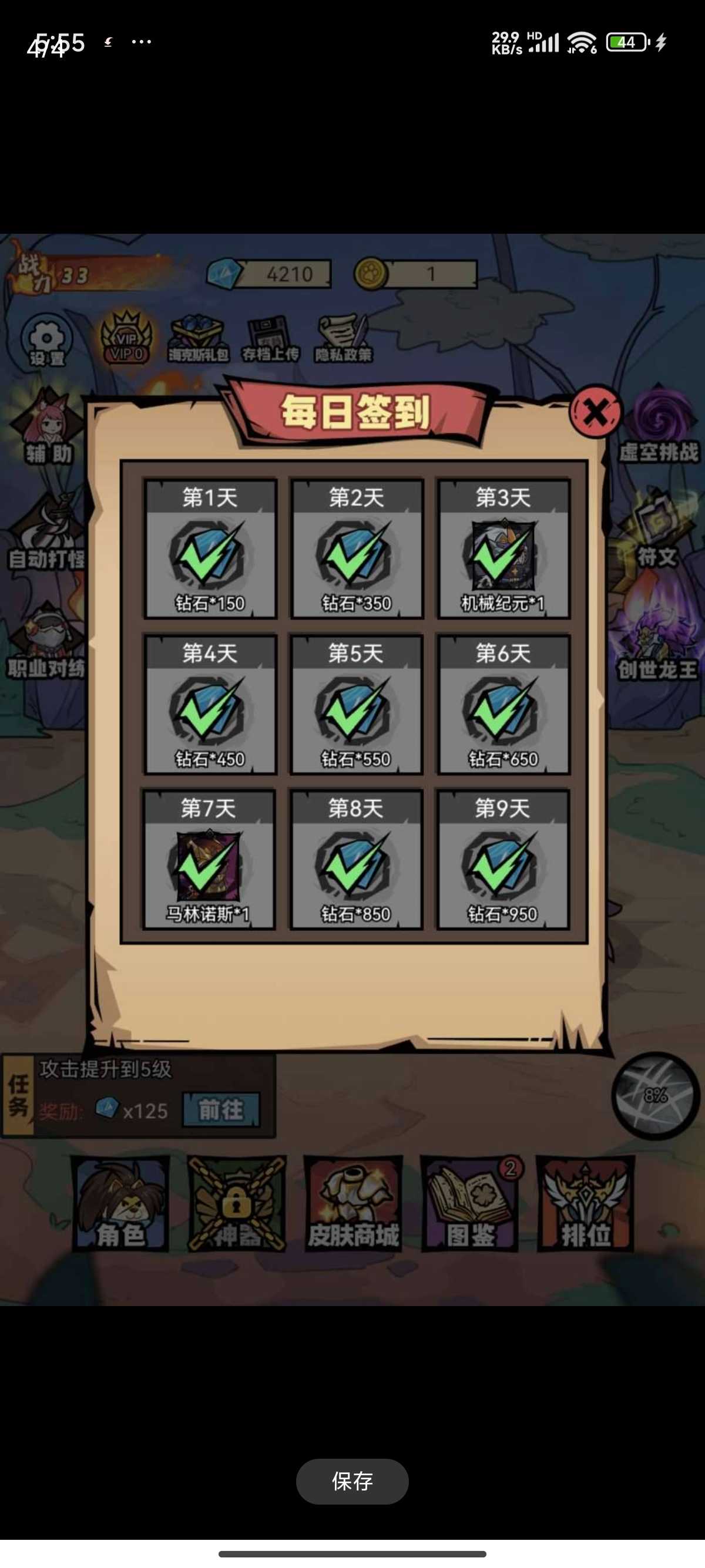Viewport: 705px width, 1568px height.
Task: Choose the Day 3 机械纪元 reward tile
Action: 503,549
